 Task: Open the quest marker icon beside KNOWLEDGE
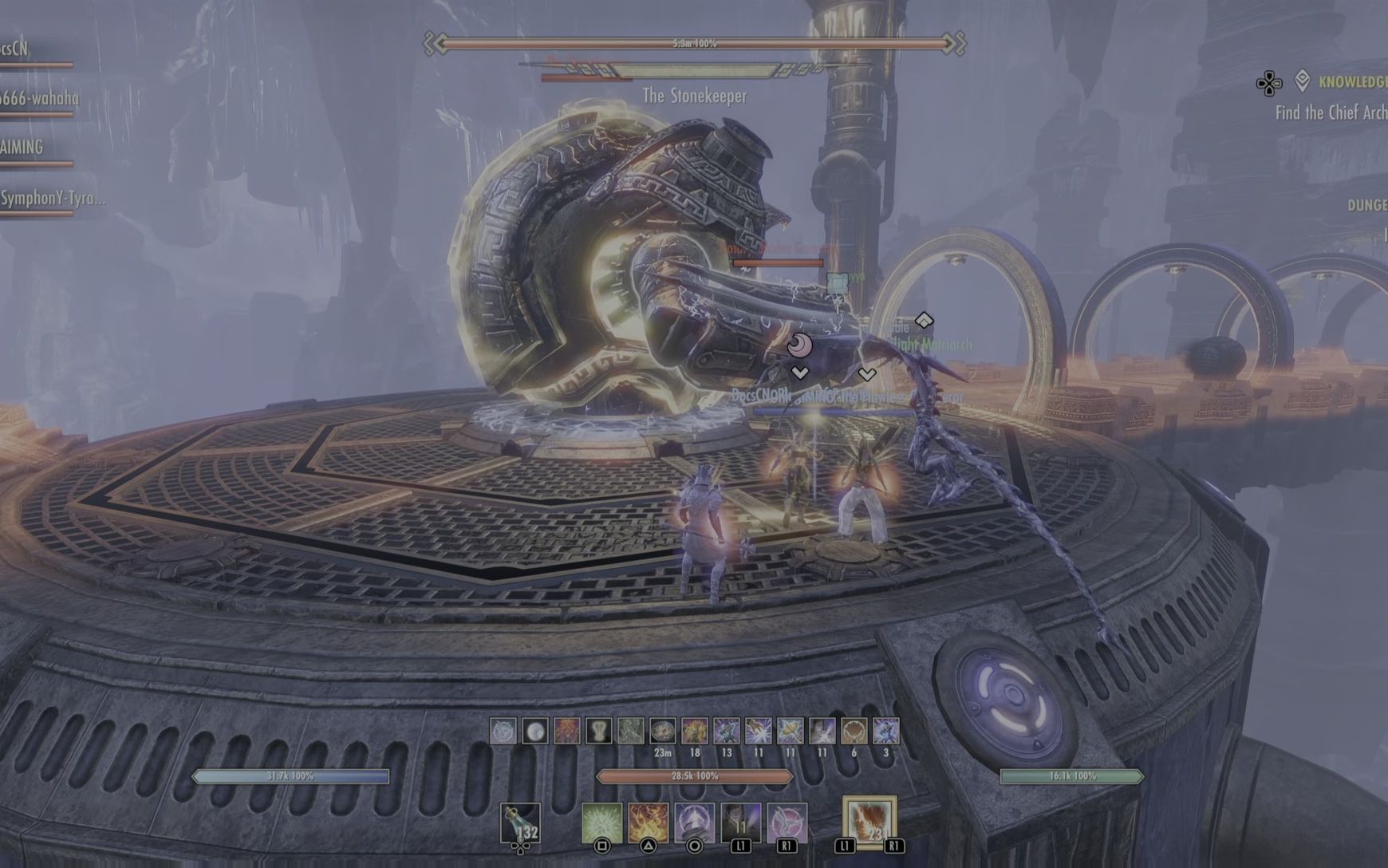click(1303, 80)
